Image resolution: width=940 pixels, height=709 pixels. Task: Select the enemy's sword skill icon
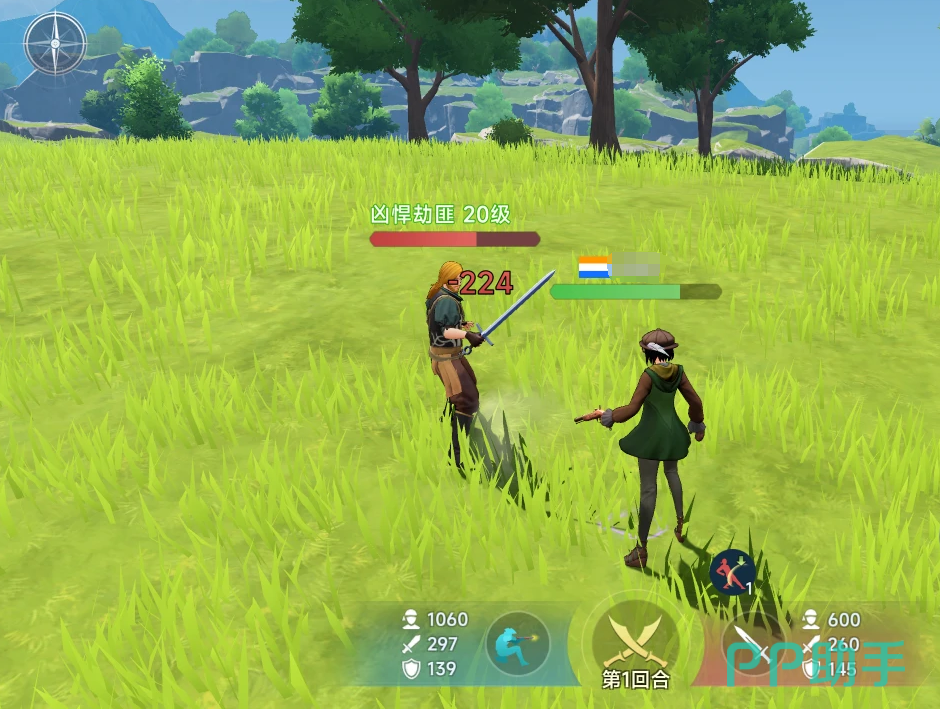point(751,642)
